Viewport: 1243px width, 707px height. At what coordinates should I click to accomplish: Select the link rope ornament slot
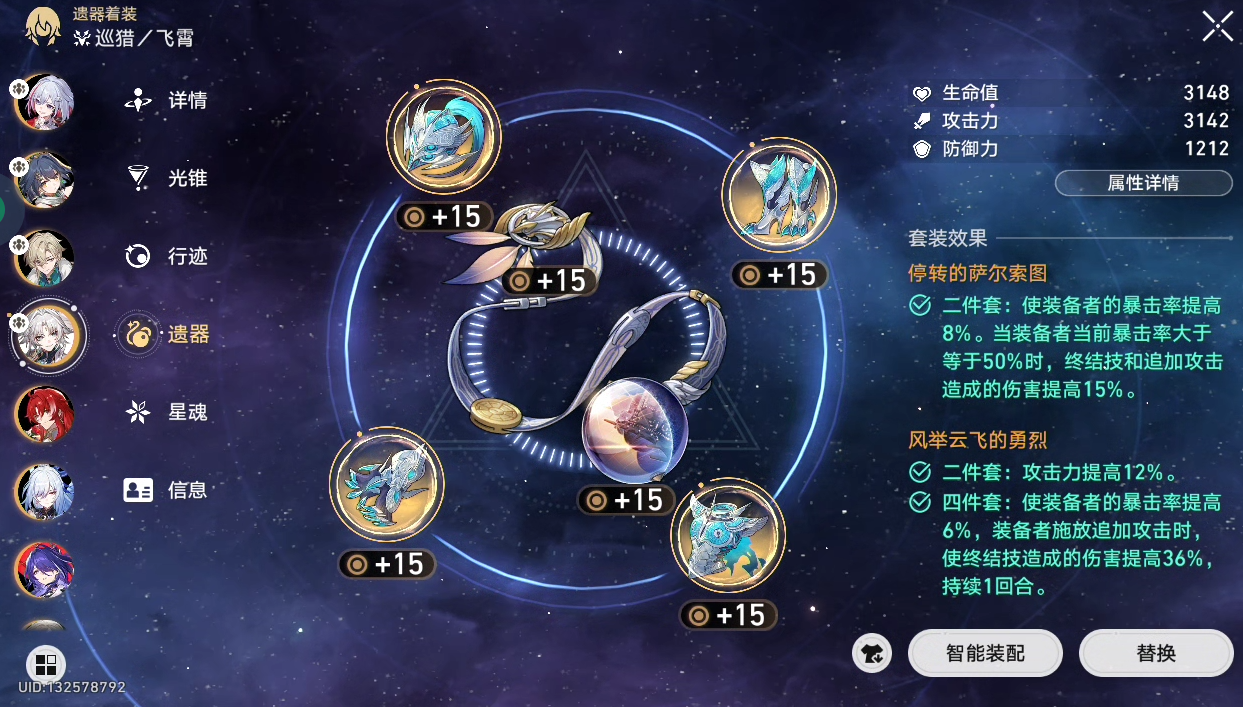tap(530, 240)
